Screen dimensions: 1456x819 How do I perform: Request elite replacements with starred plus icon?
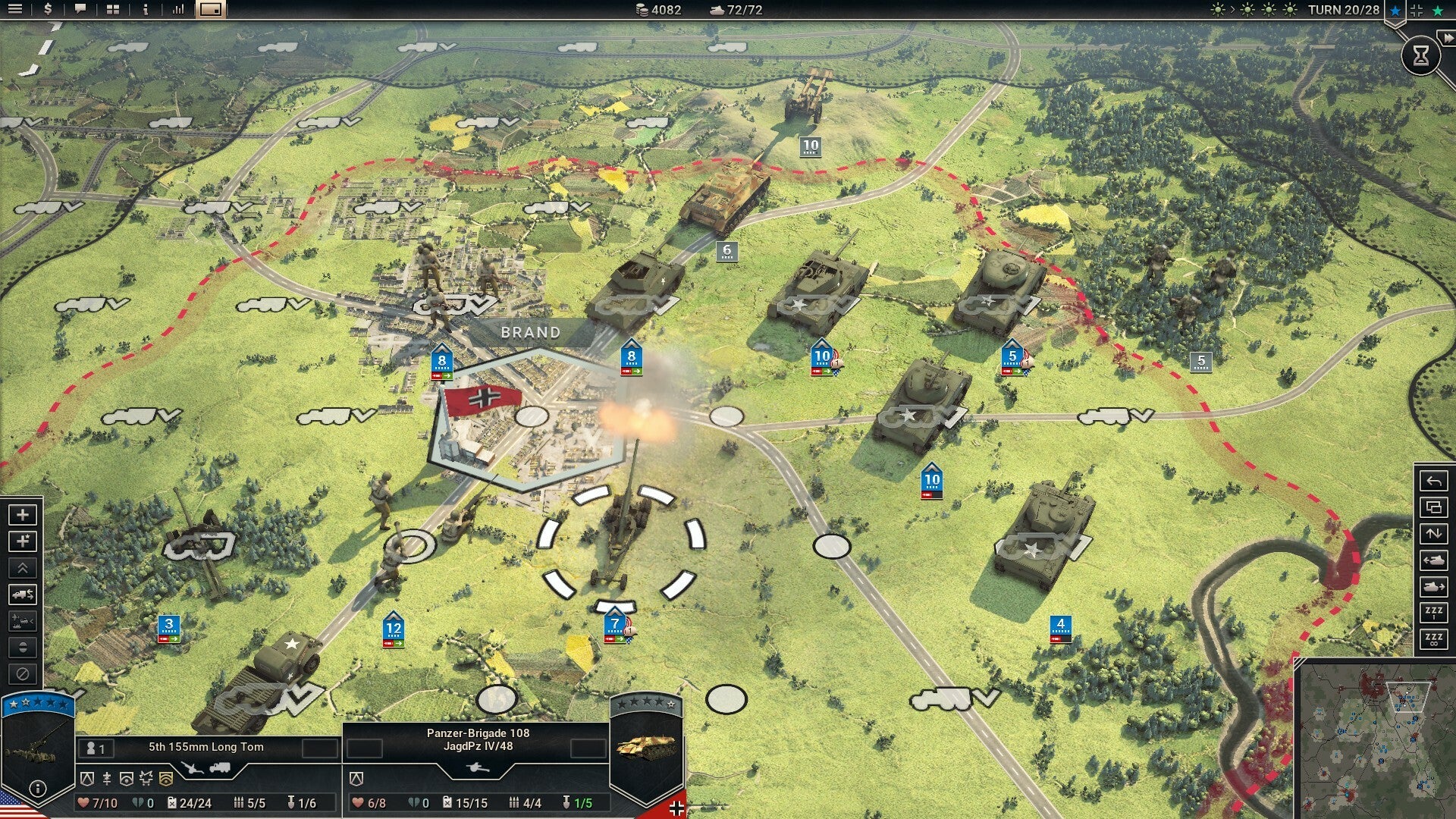point(23,541)
